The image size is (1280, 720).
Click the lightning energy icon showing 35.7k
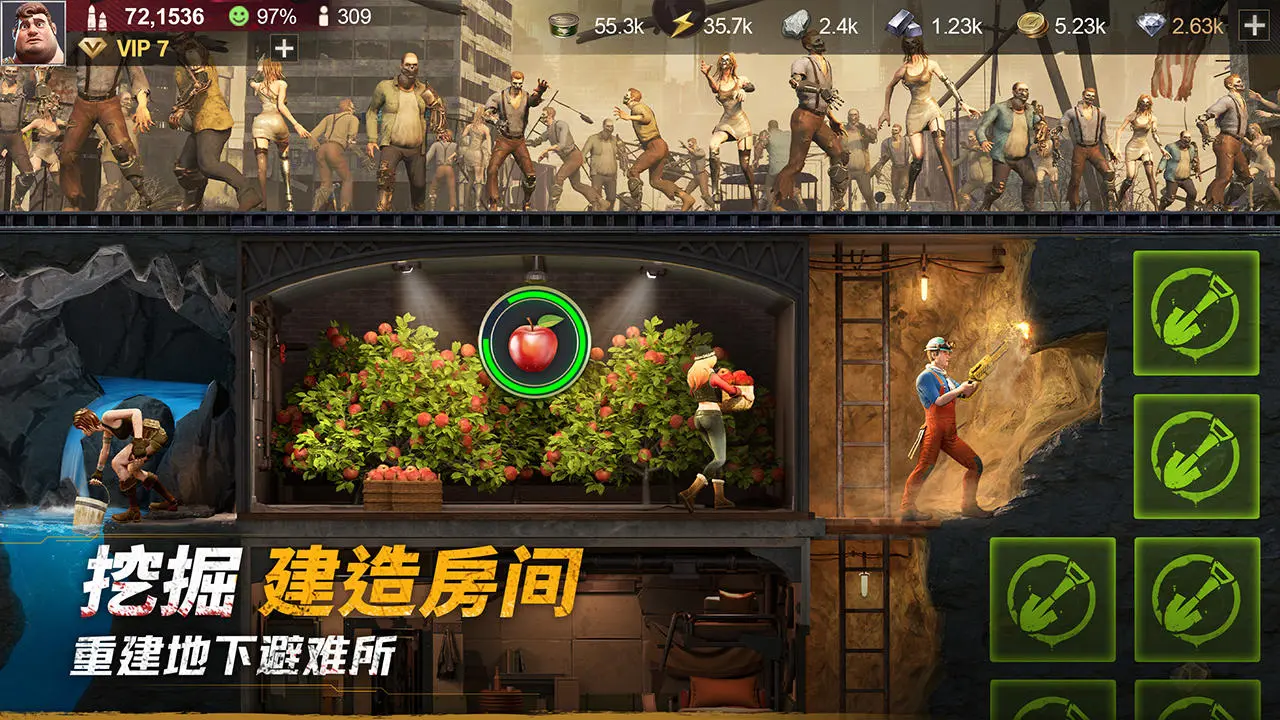(x=681, y=24)
